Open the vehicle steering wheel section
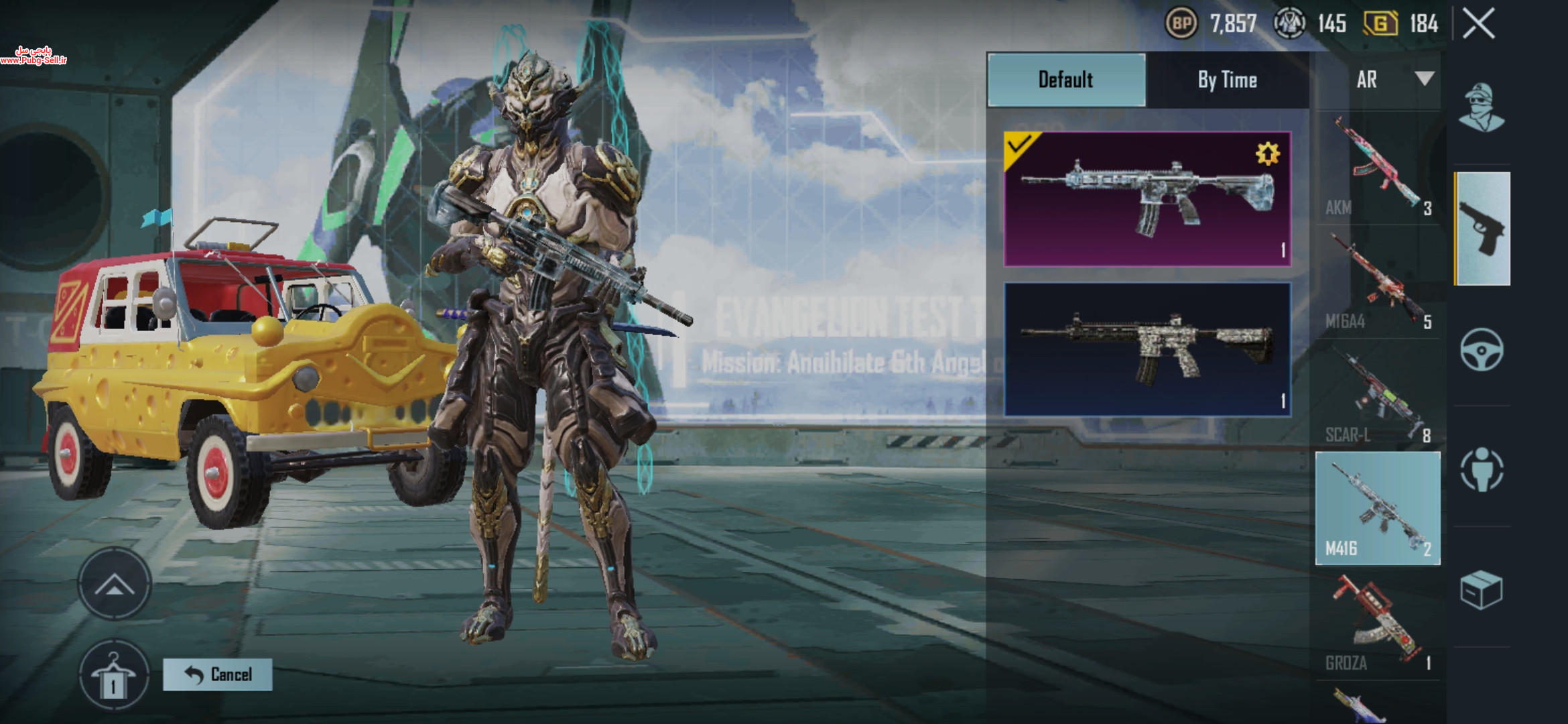This screenshot has width=1568, height=724. (x=1482, y=349)
